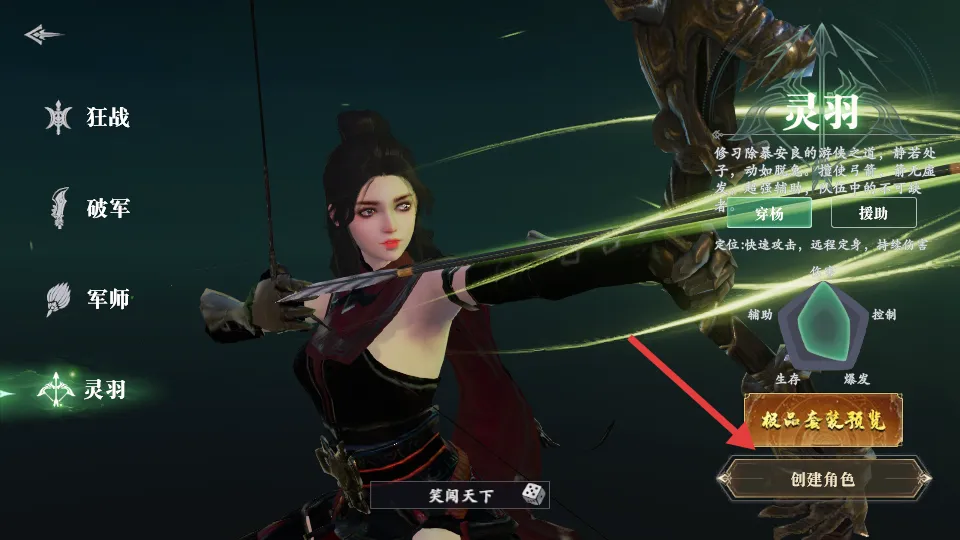Switch to the 穿杨 specialization
Viewport: 960px width, 540px height.
tap(769, 213)
